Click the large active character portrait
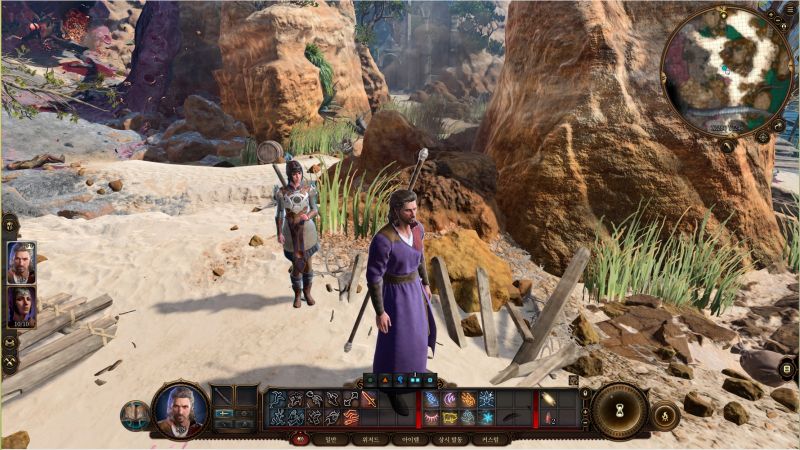Image resolution: width=800 pixels, height=450 pixels. [x=181, y=408]
